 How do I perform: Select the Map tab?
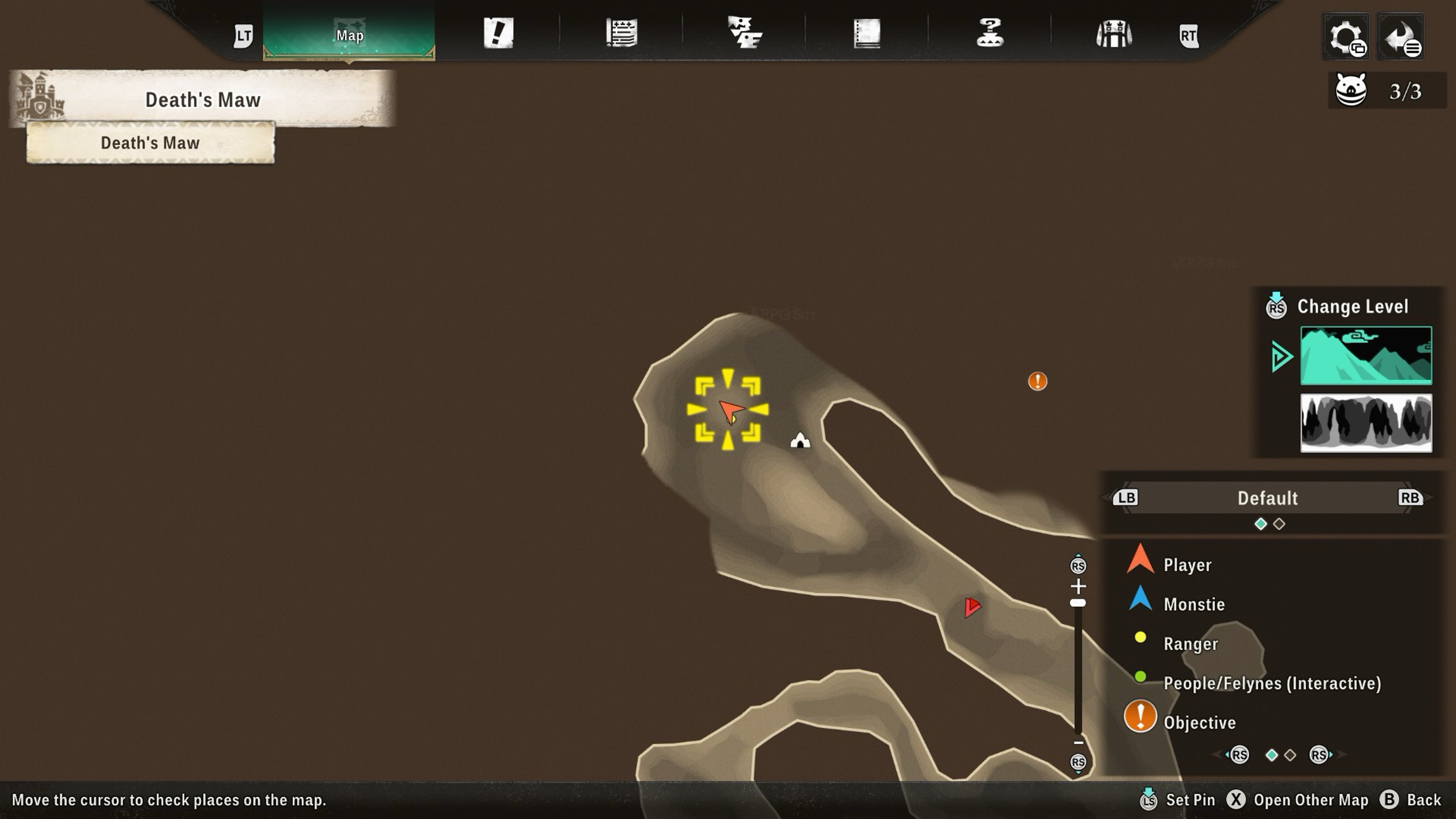coord(349,35)
